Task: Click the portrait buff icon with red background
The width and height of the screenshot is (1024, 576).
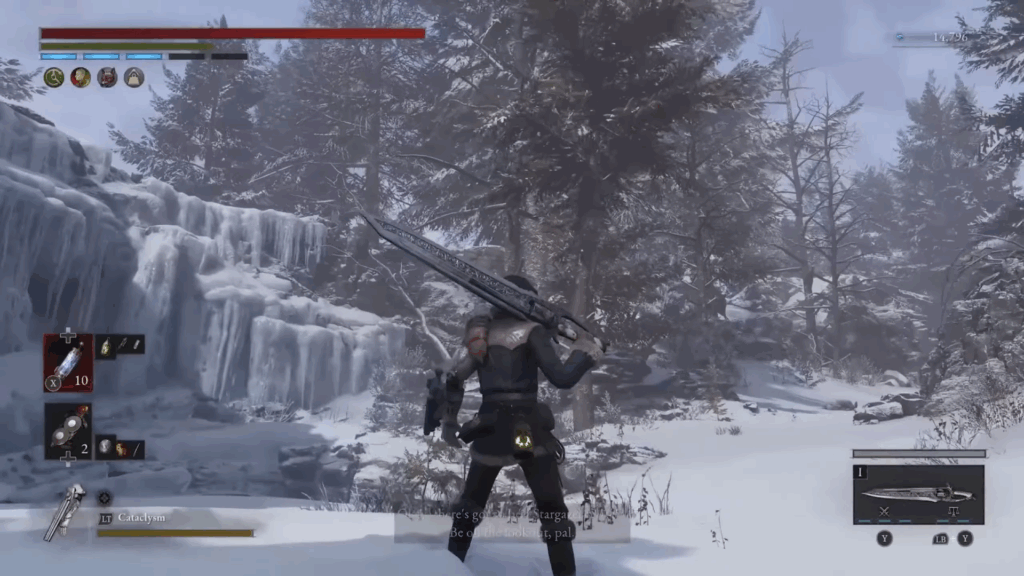Action: tap(80, 78)
